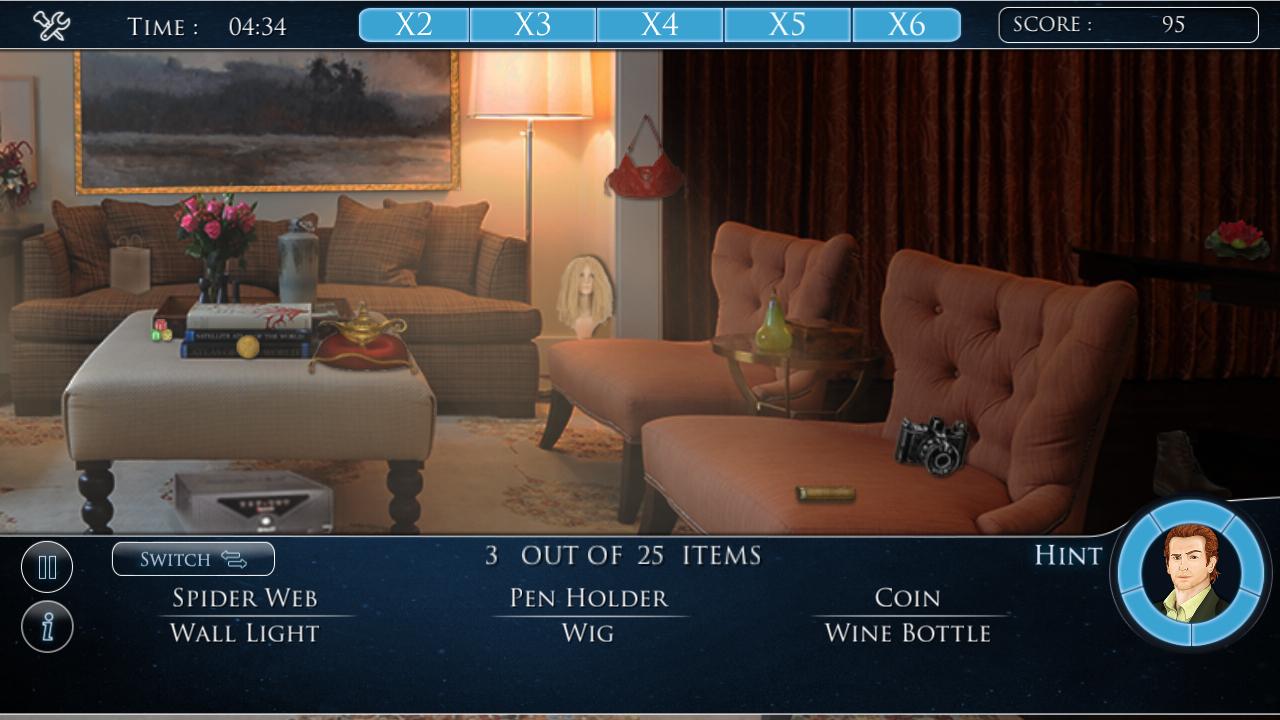Open the info panel

pyautogui.click(x=47, y=625)
